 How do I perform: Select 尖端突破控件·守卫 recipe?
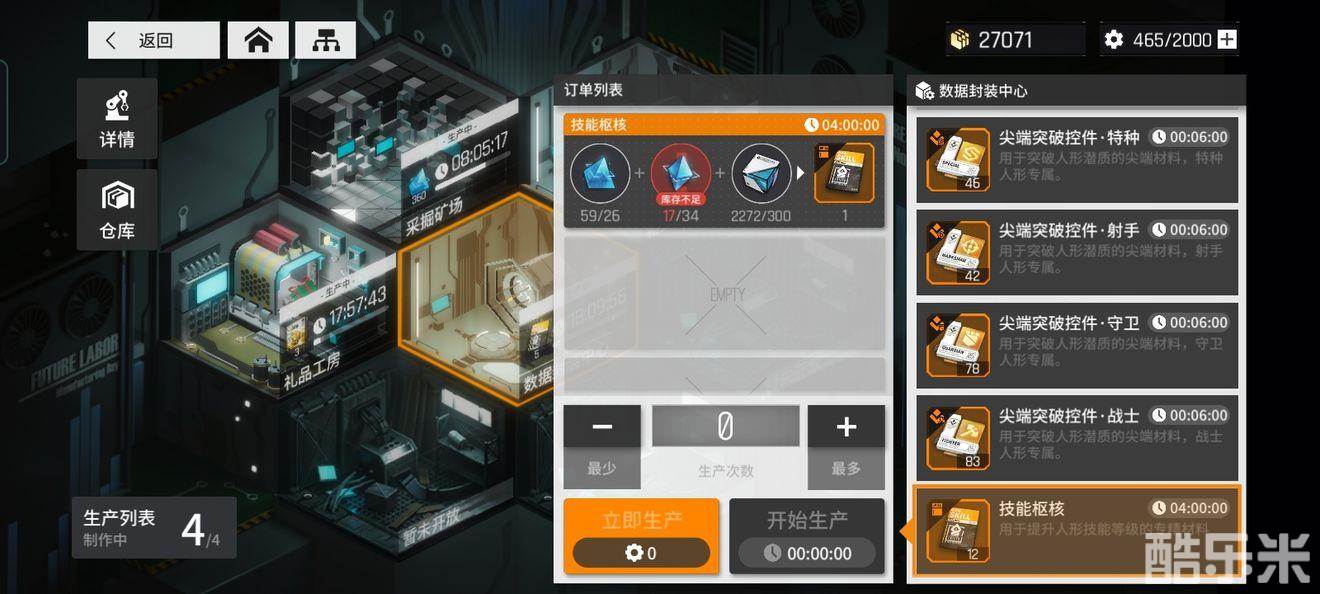tap(1077, 345)
